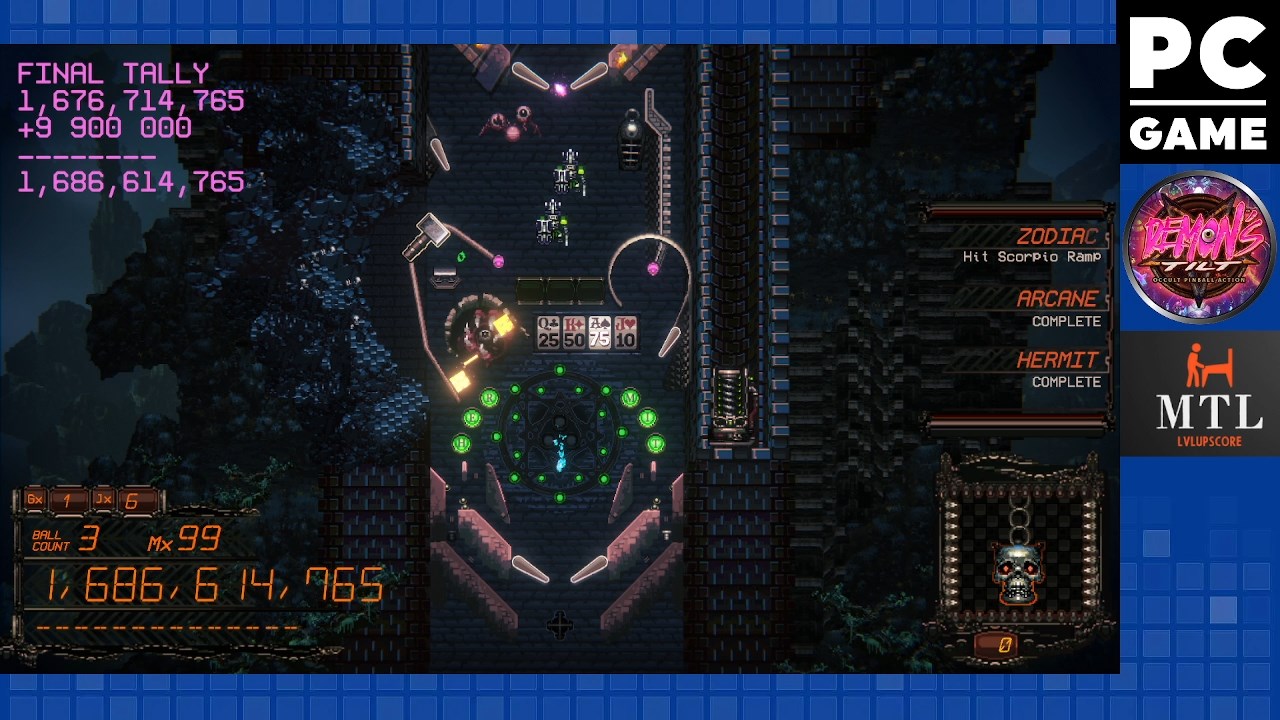Click the Demon's Tilt game logo
The image size is (1280, 720).
coord(1199,247)
